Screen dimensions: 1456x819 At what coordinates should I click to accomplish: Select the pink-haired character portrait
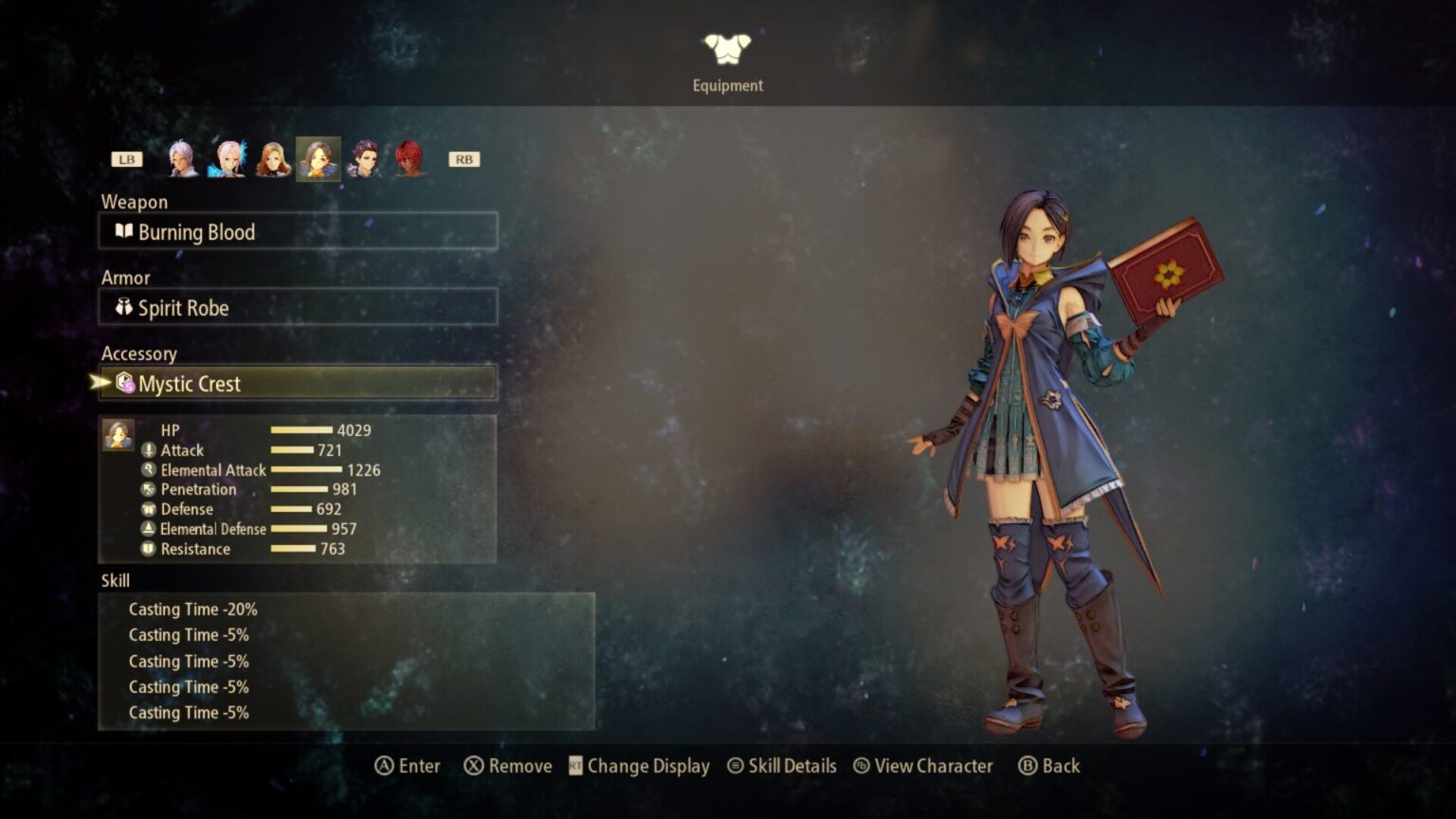(x=228, y=158)
